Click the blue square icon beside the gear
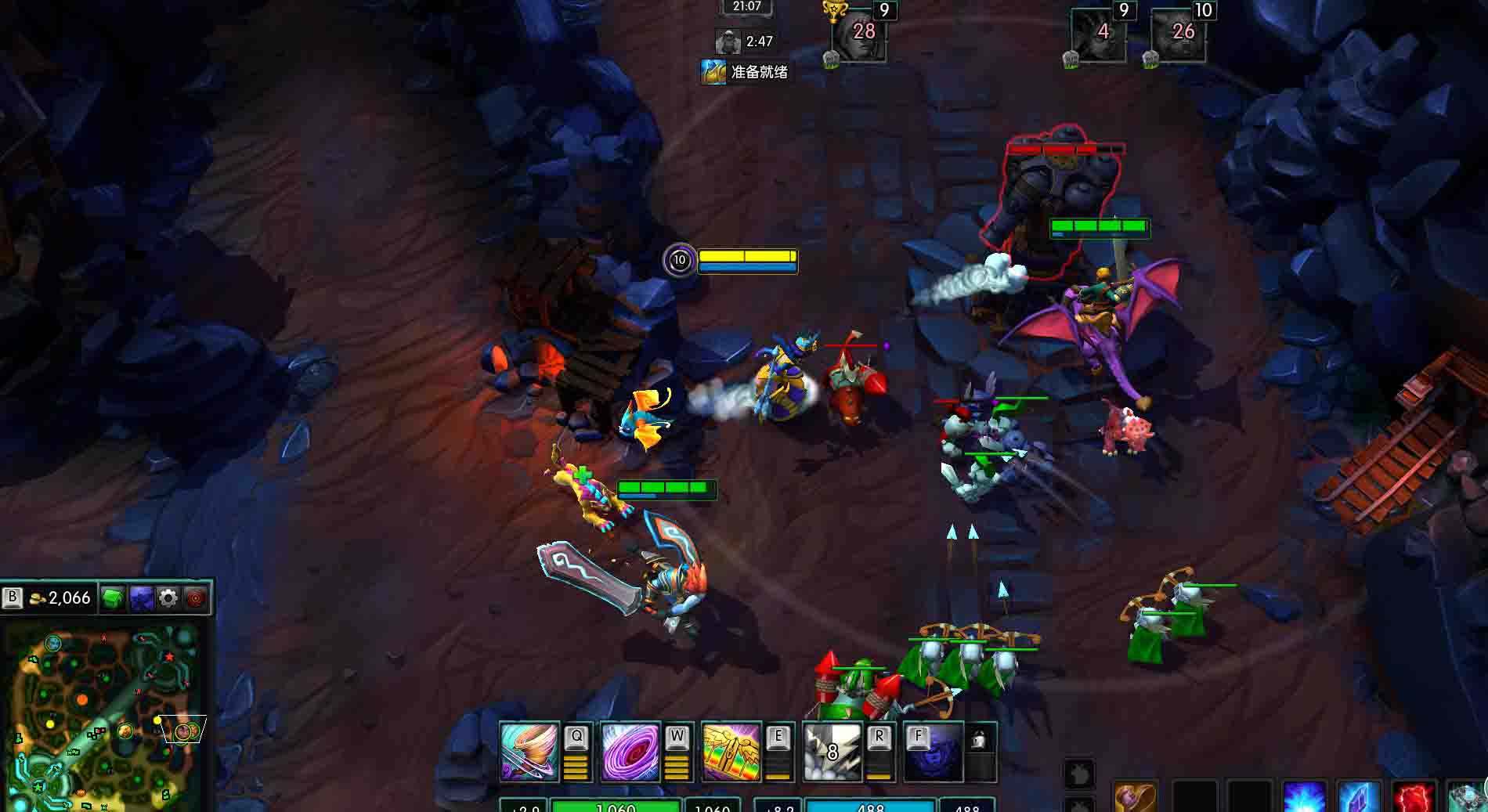1488x812 pixels. pos(142,599)
